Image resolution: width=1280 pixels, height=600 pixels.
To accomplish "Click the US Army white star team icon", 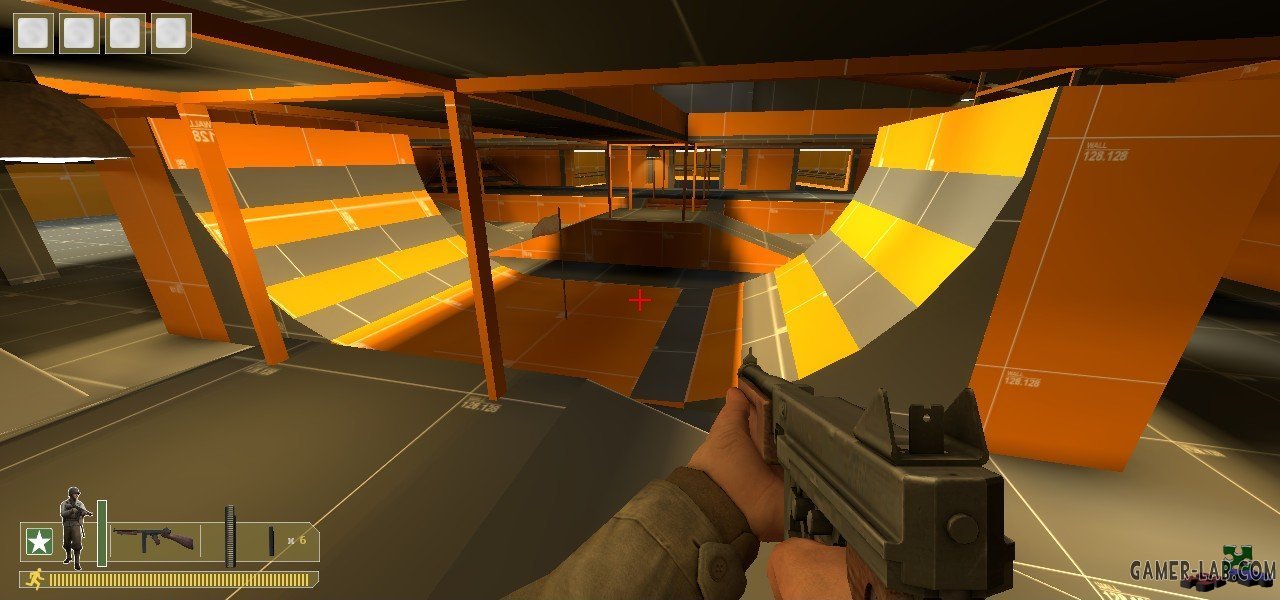I will click(38, 542).
